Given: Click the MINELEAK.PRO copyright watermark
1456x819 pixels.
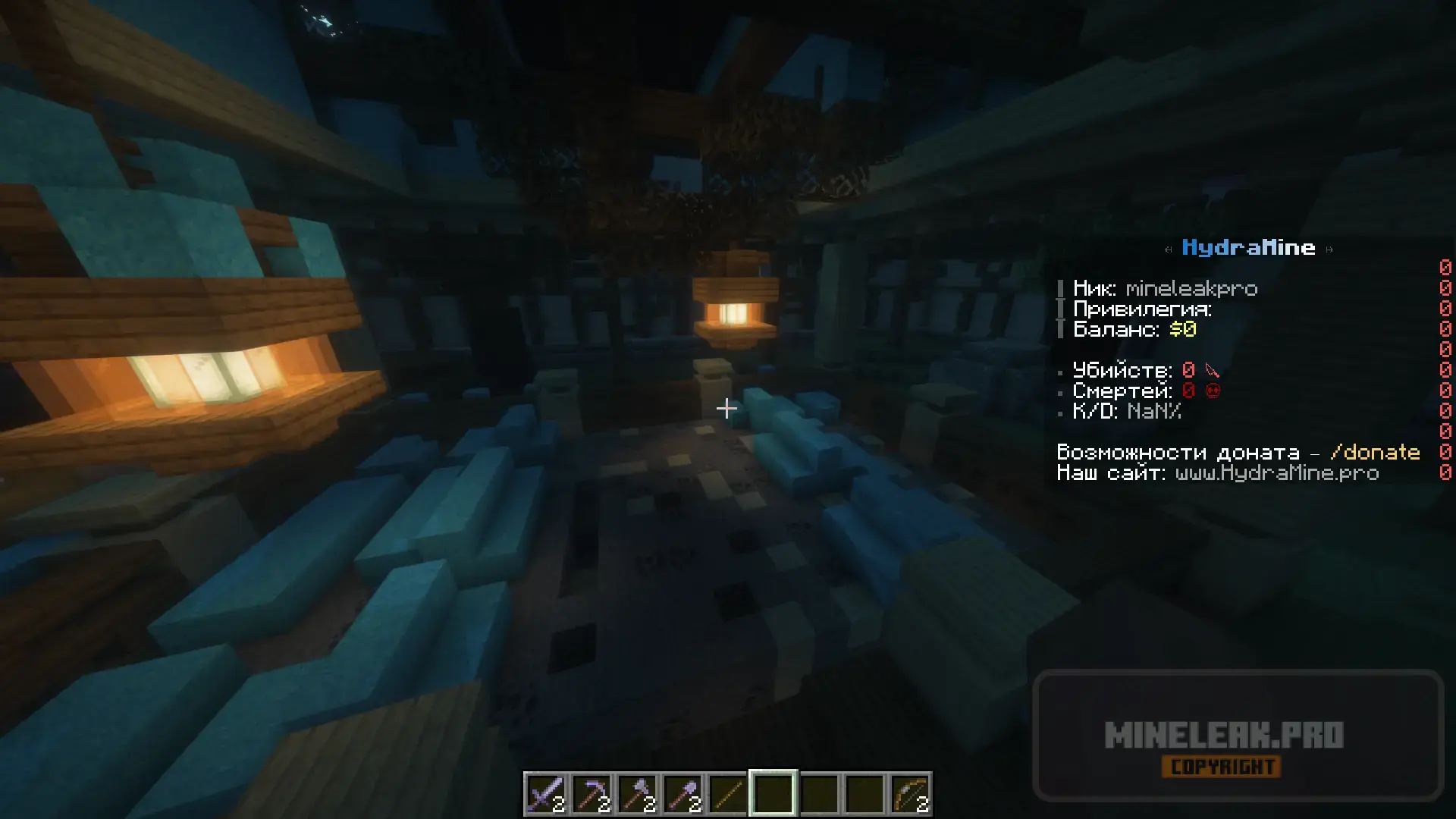Looking at the screenshot, I should [x=1224, y=736].
